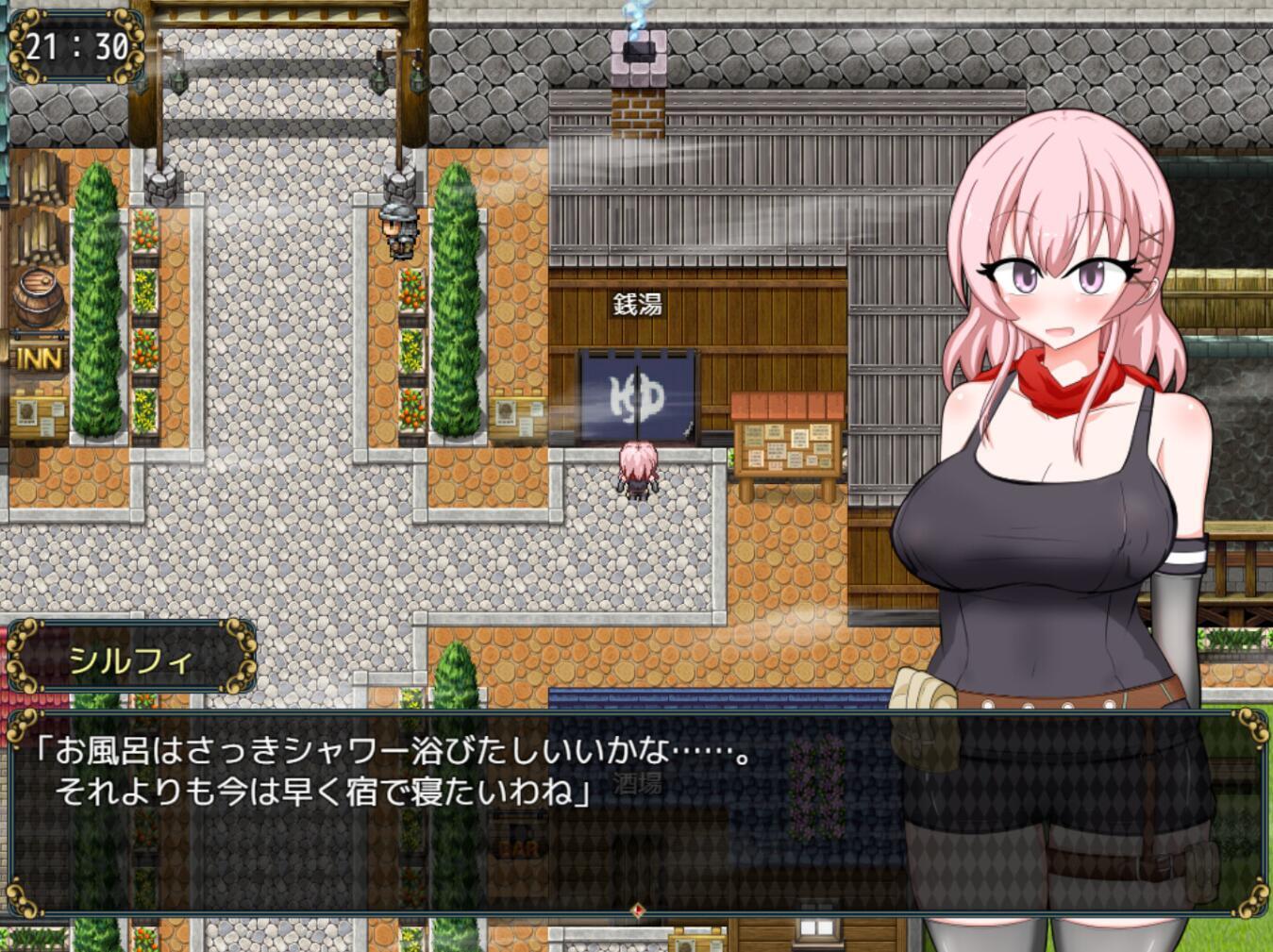Click the wooden barrel near the inn
This screenshot has width=1273, height=952.
tap(36, 299)
